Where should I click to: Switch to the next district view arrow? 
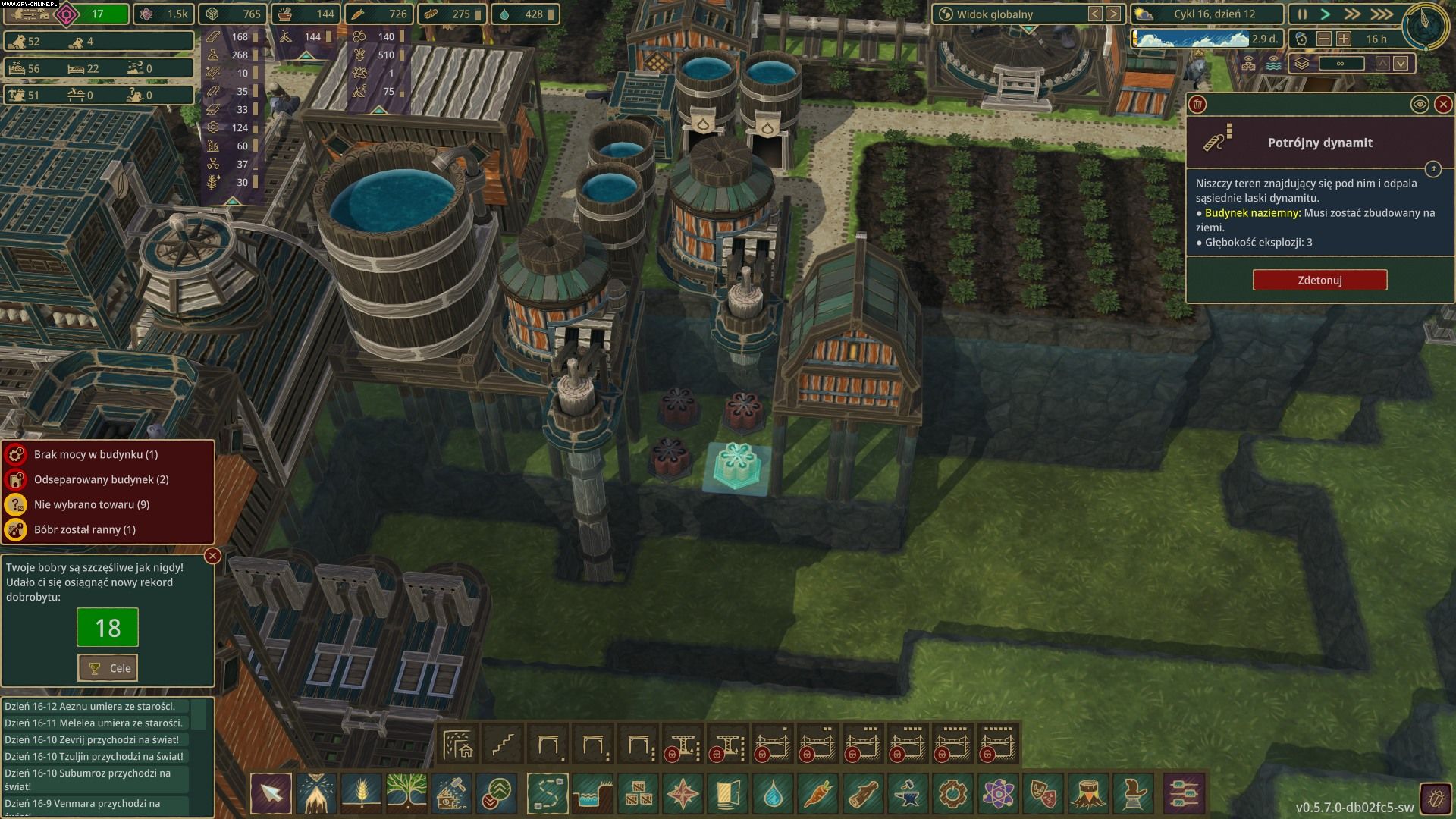tap(1112, 14)
